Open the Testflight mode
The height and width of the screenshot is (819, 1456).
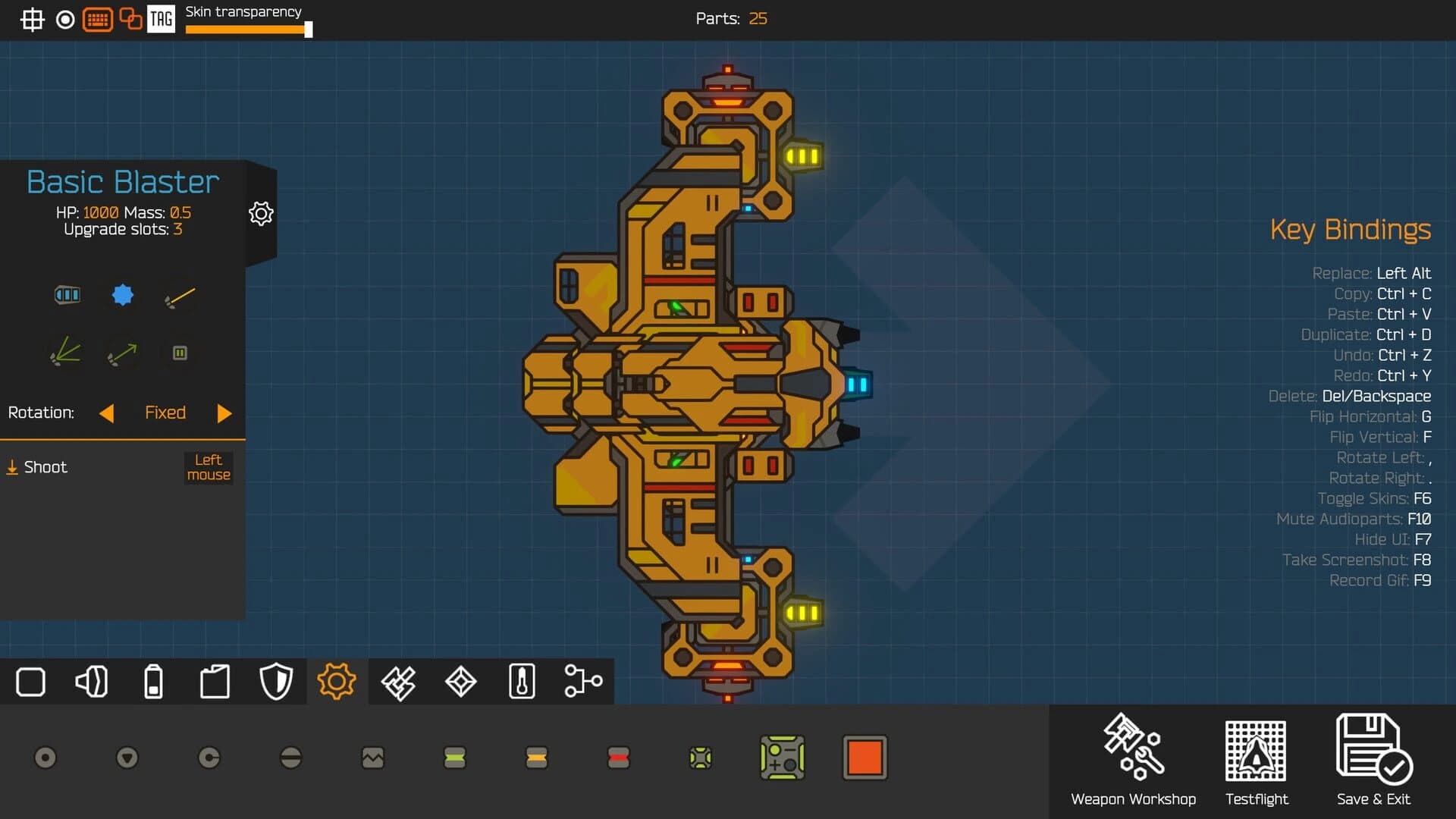coord(1256,758)
